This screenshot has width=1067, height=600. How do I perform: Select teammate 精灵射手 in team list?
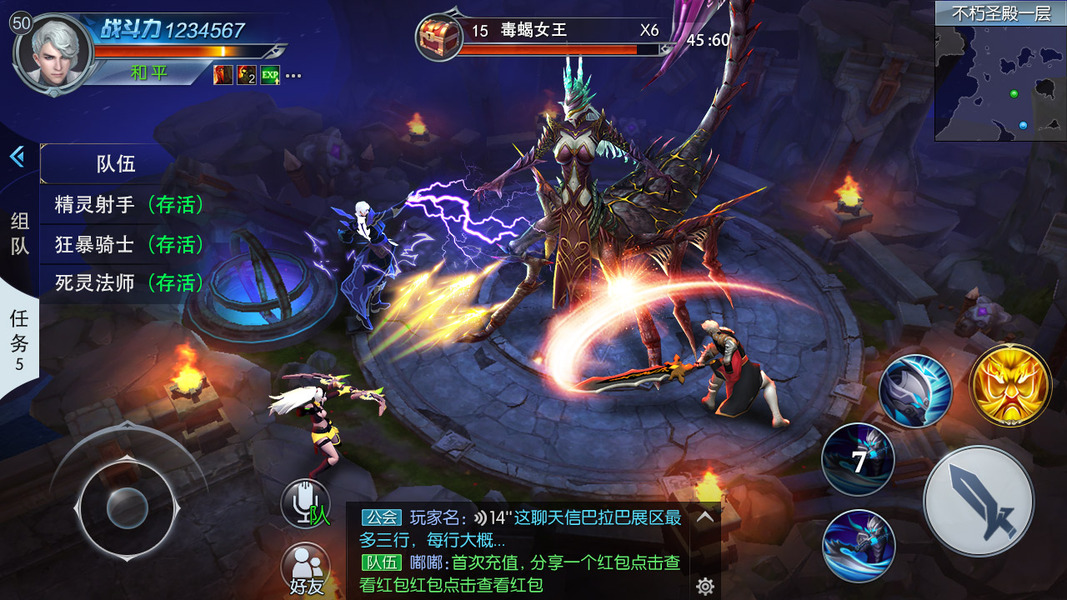129,205
